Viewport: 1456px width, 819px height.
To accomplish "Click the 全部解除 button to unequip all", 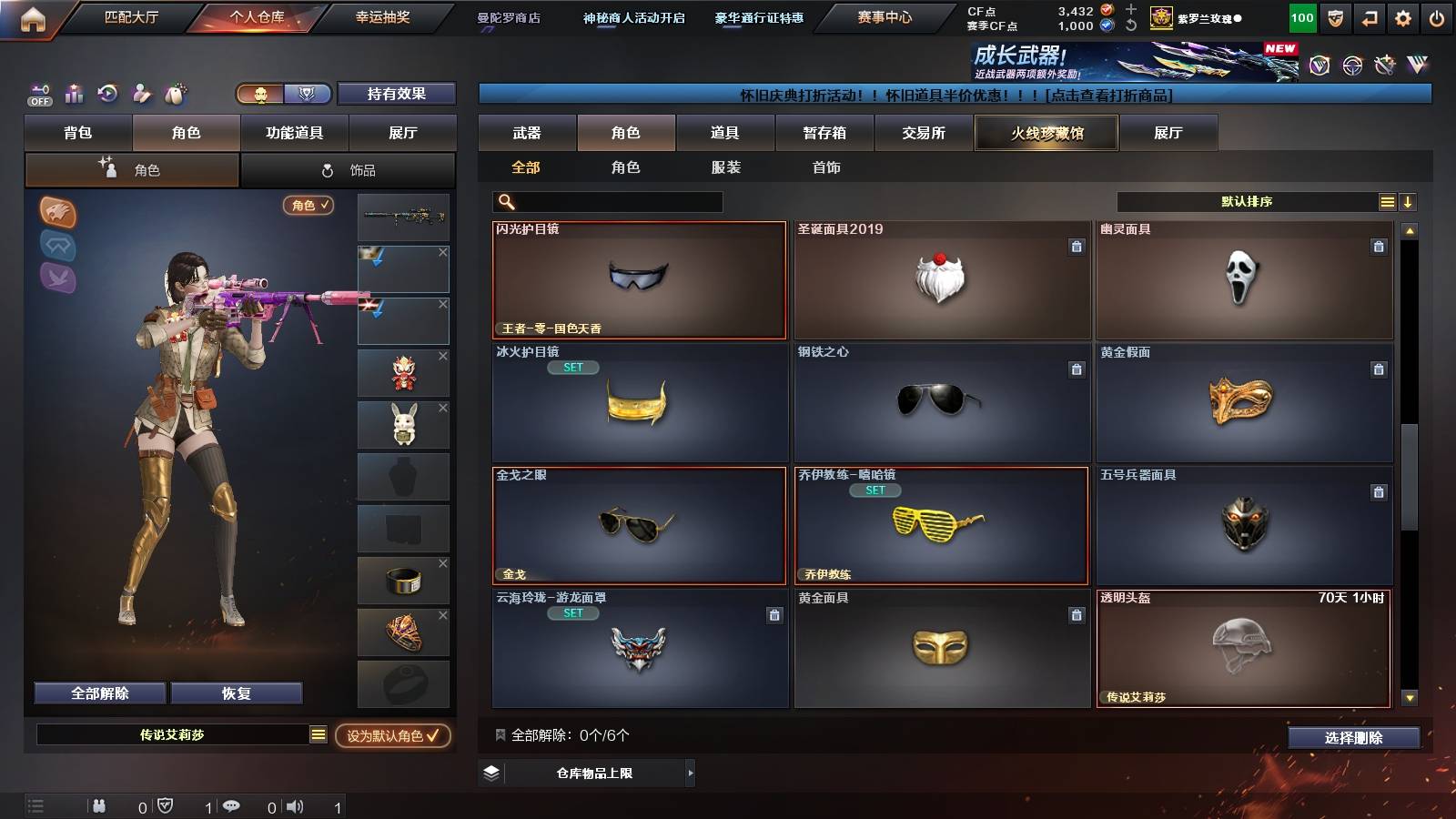I will point(99,693).
